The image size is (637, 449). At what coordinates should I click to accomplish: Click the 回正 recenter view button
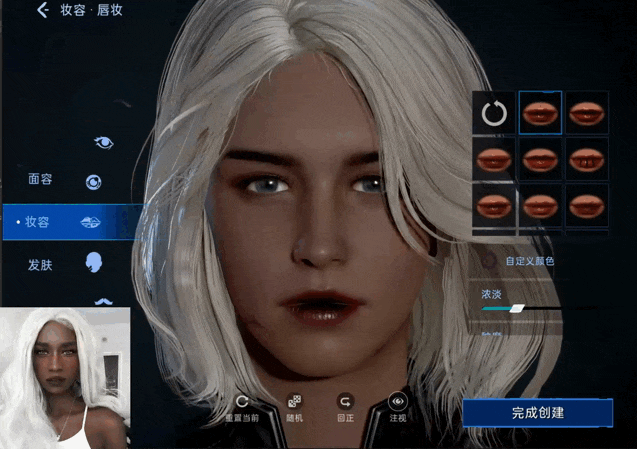click(345, 406)
